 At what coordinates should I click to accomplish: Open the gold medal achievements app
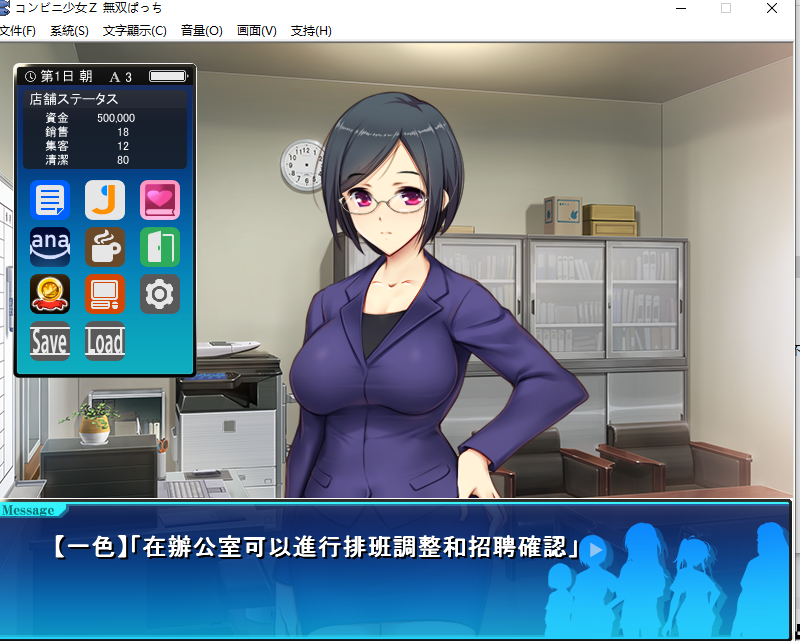[x=49, y=294]
